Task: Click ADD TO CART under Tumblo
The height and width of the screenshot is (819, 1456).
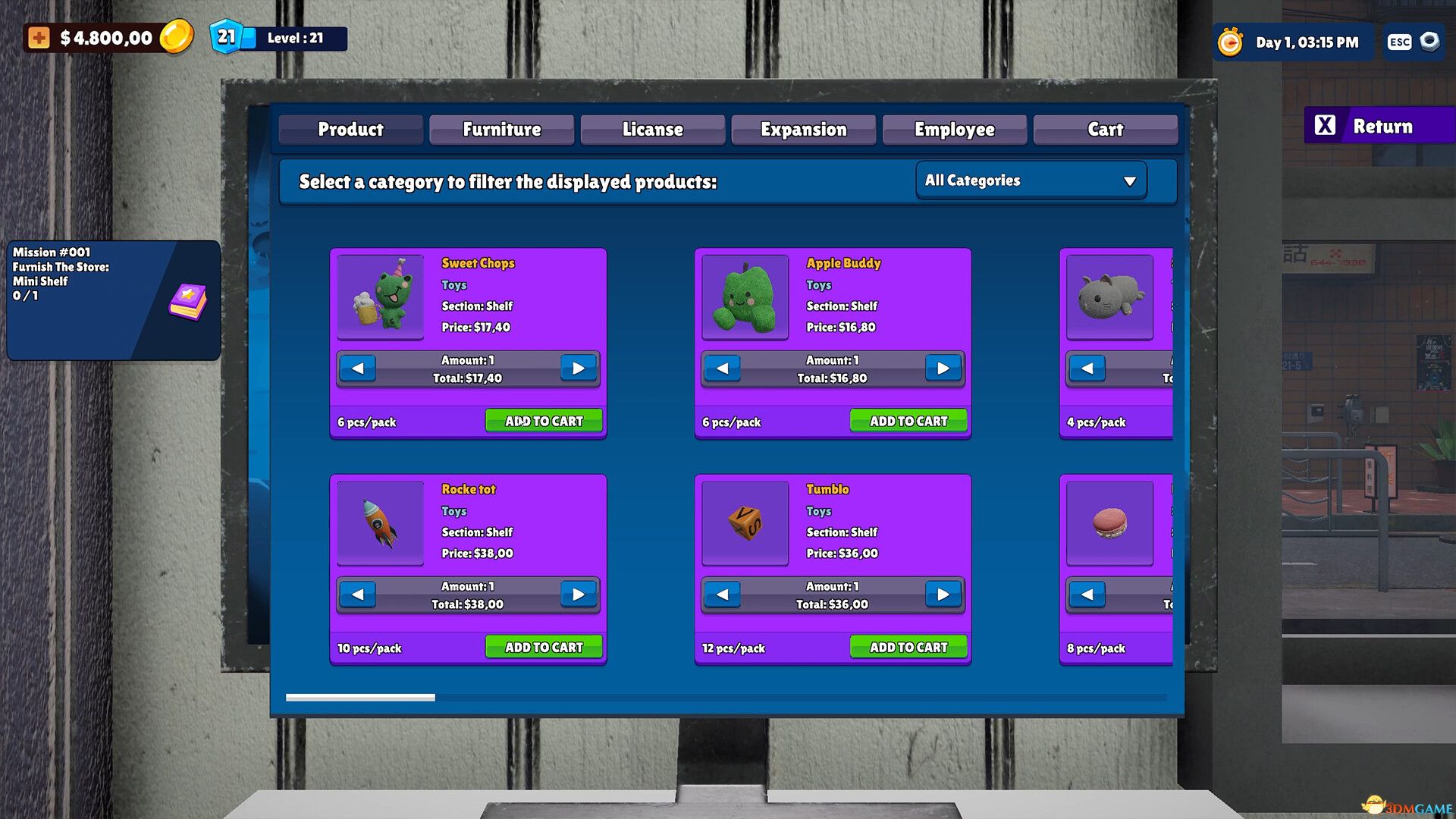Action: tap(908, 646)
